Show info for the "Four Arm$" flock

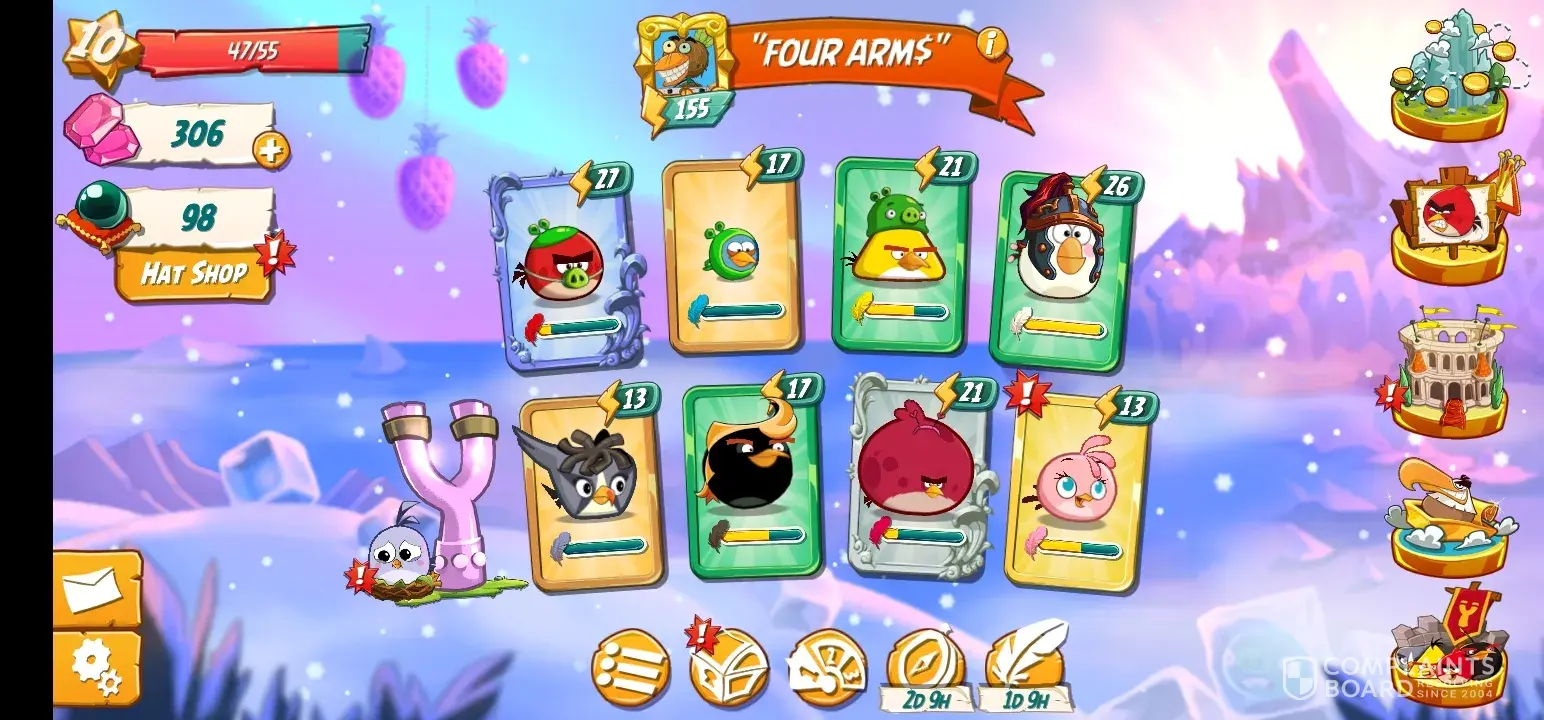[x=991, y=43]
